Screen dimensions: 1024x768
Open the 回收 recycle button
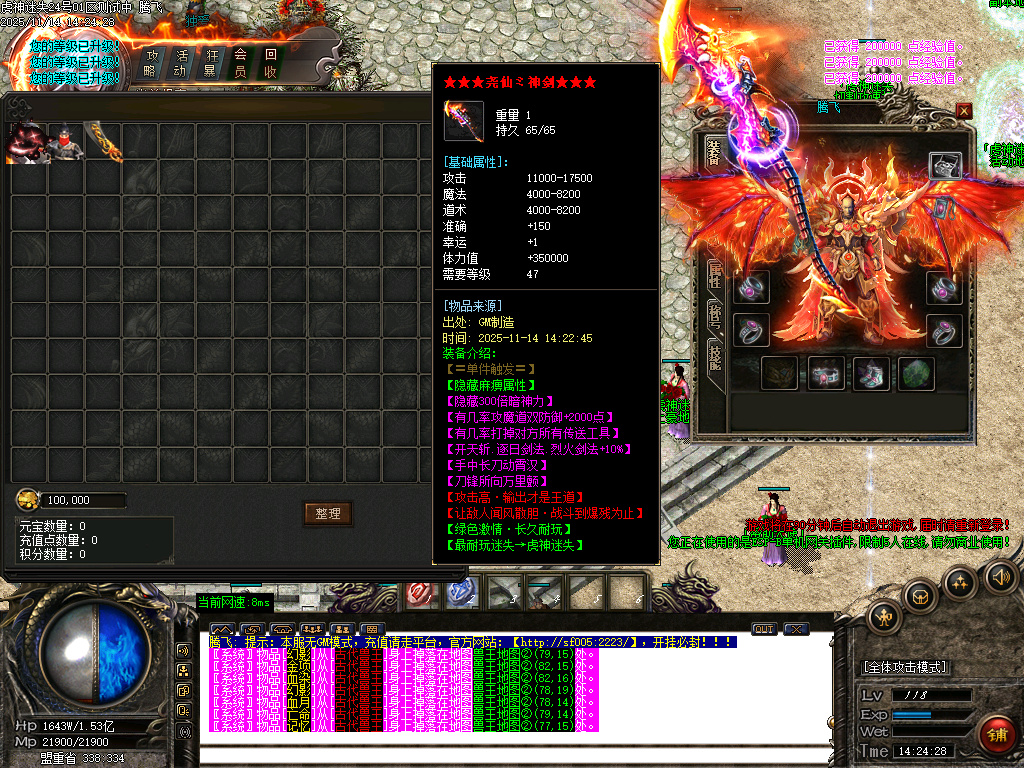(271, 62)
